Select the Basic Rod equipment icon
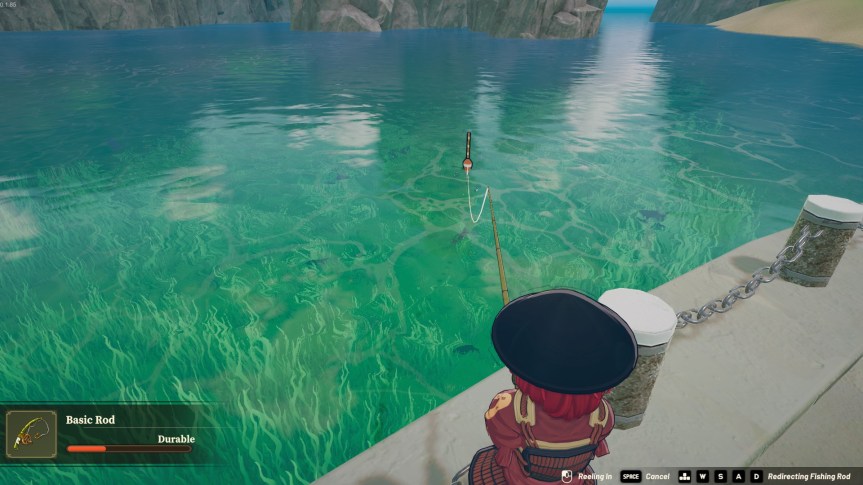 tap(31, 434)
